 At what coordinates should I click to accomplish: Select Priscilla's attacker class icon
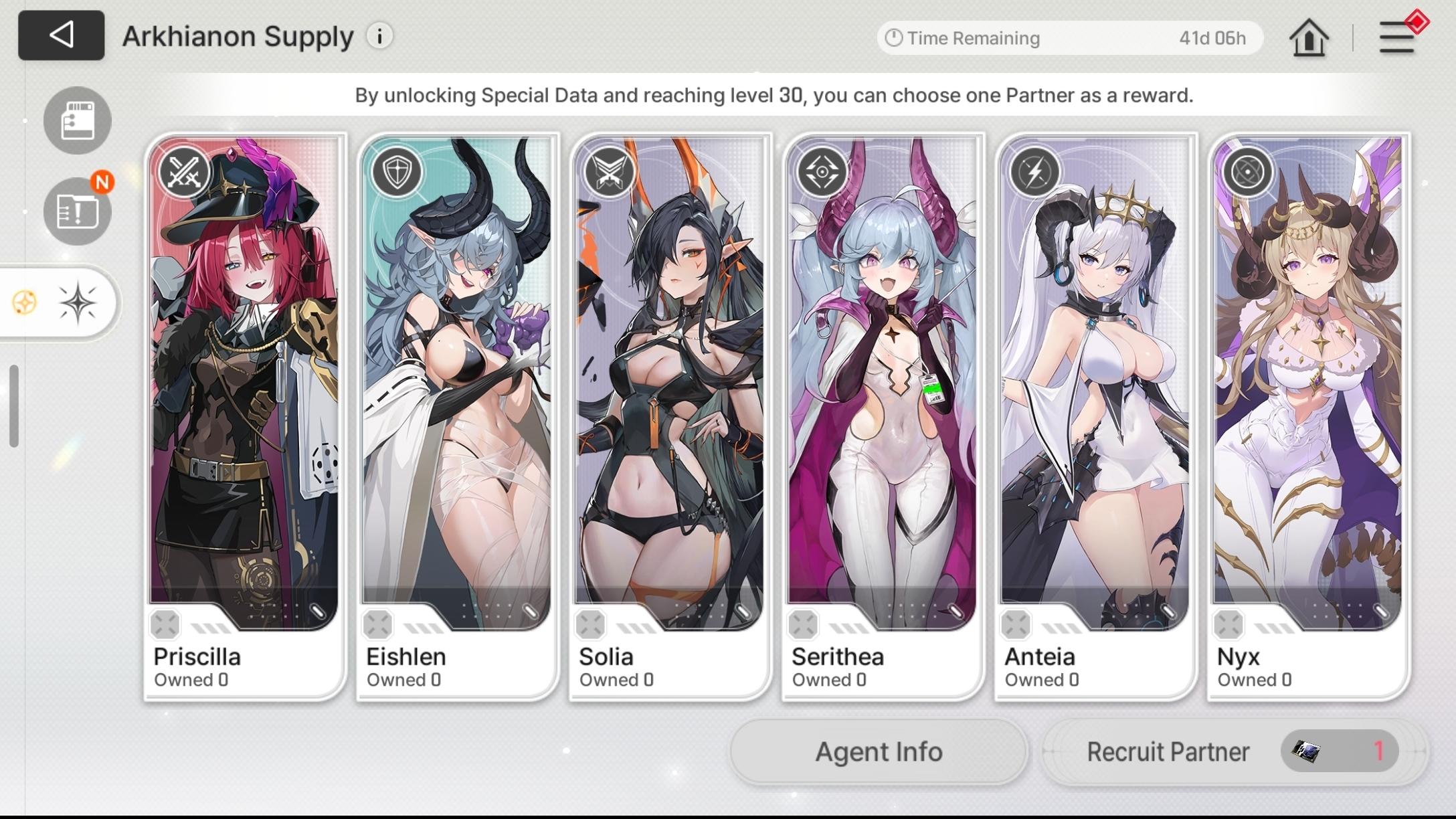tap(186, 173)
